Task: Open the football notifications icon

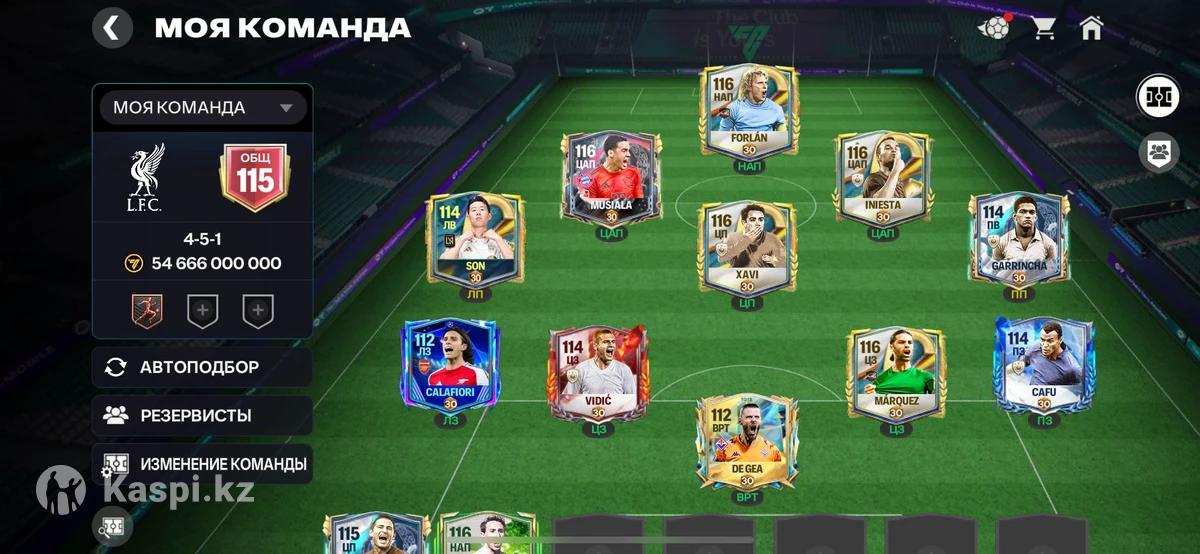Action: pos(996,28)
